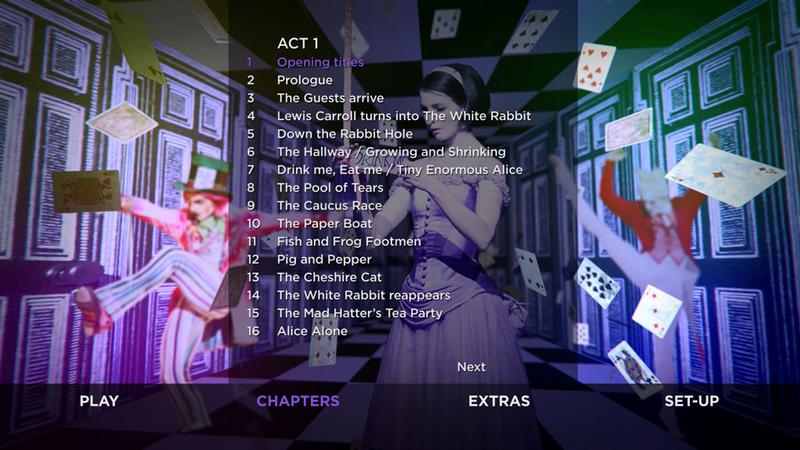Choose The Paper Boat chapter
The width and height of the screenshot is (800, 450).
pos(324,224)
